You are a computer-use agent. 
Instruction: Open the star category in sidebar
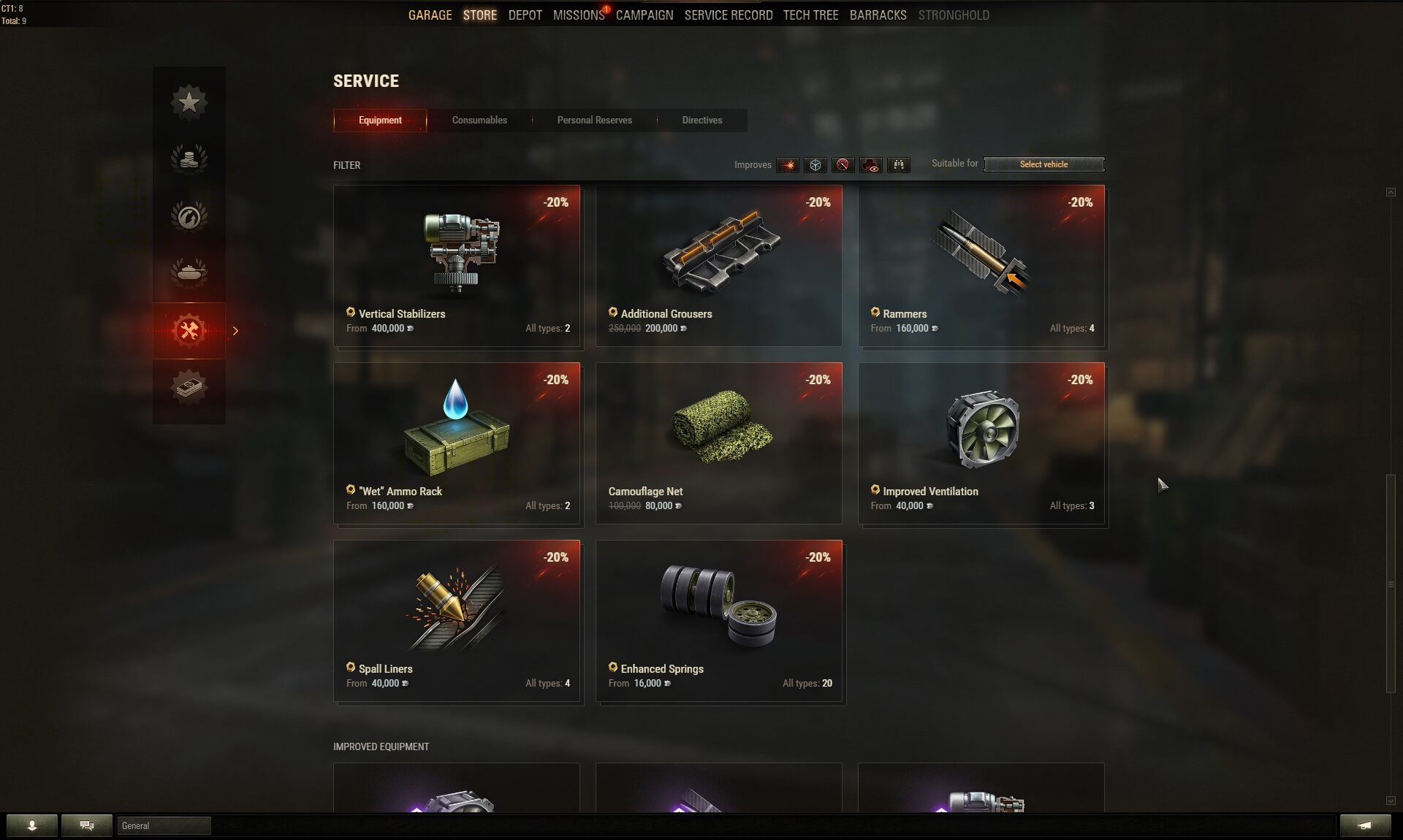(189, 102)
